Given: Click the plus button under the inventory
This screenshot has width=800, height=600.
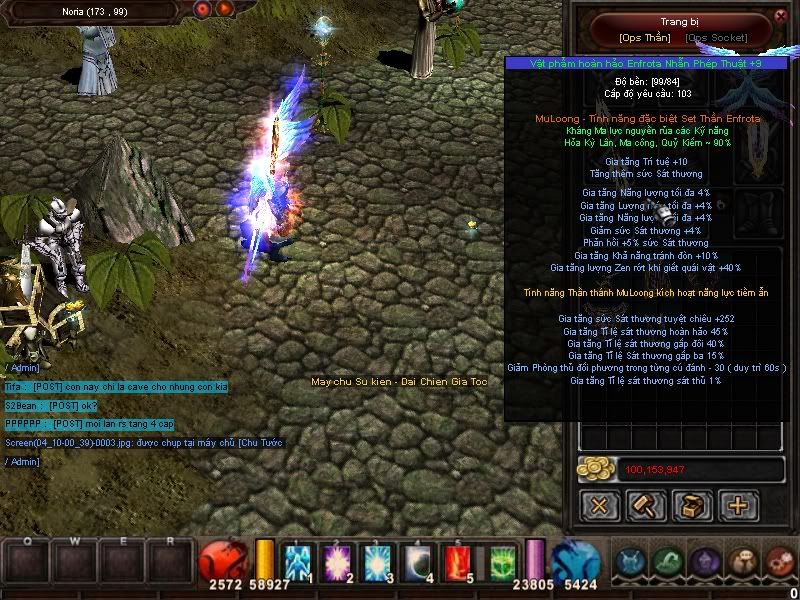Looking at the screenshot, I should (x=738, y=505).
